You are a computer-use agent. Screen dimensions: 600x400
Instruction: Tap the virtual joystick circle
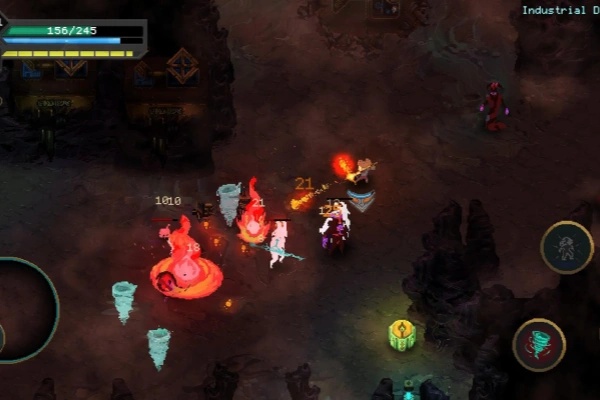click(22, 310)
